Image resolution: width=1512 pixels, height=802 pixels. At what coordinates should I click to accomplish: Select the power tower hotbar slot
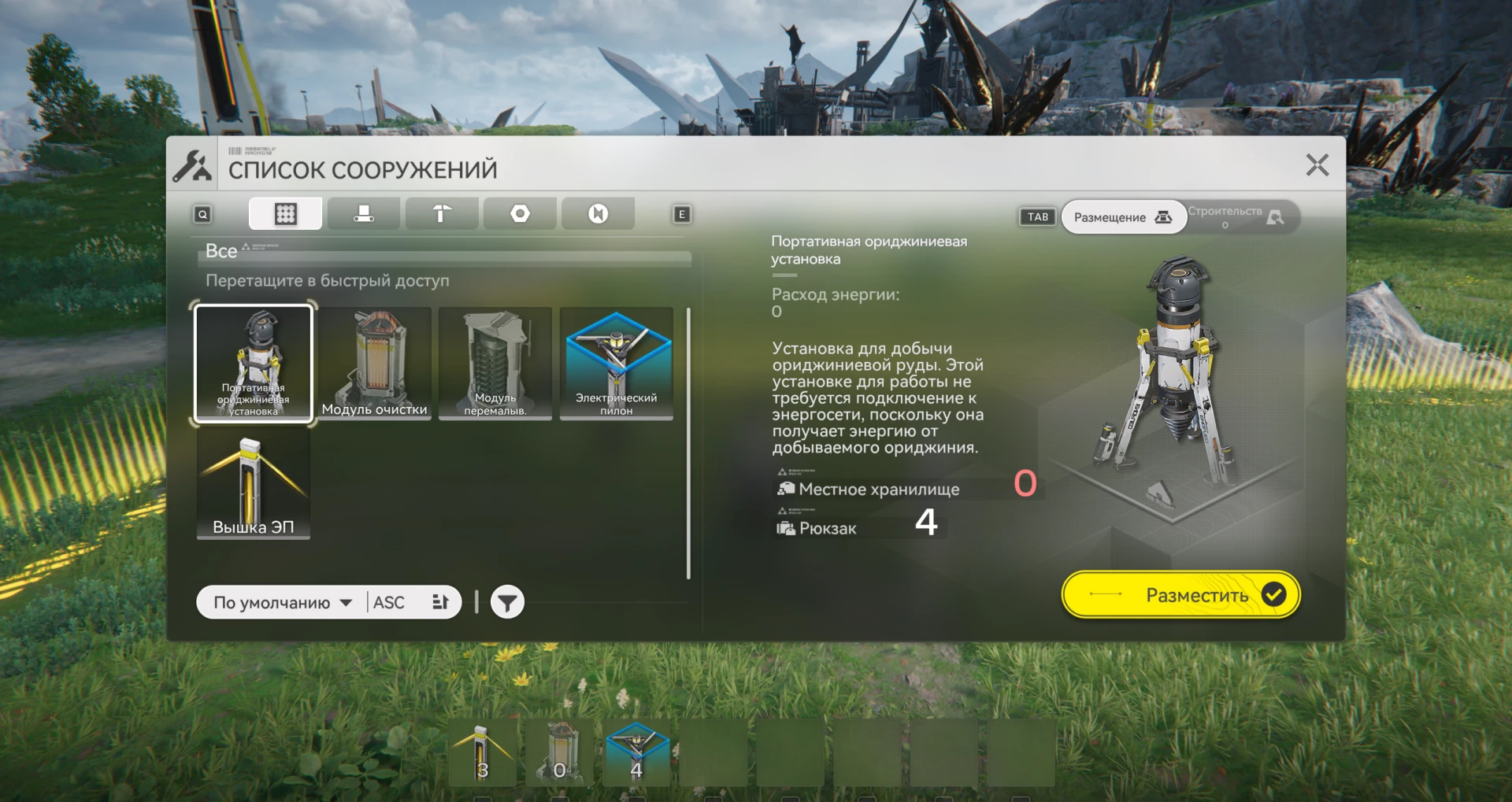[x=483, y=753]
